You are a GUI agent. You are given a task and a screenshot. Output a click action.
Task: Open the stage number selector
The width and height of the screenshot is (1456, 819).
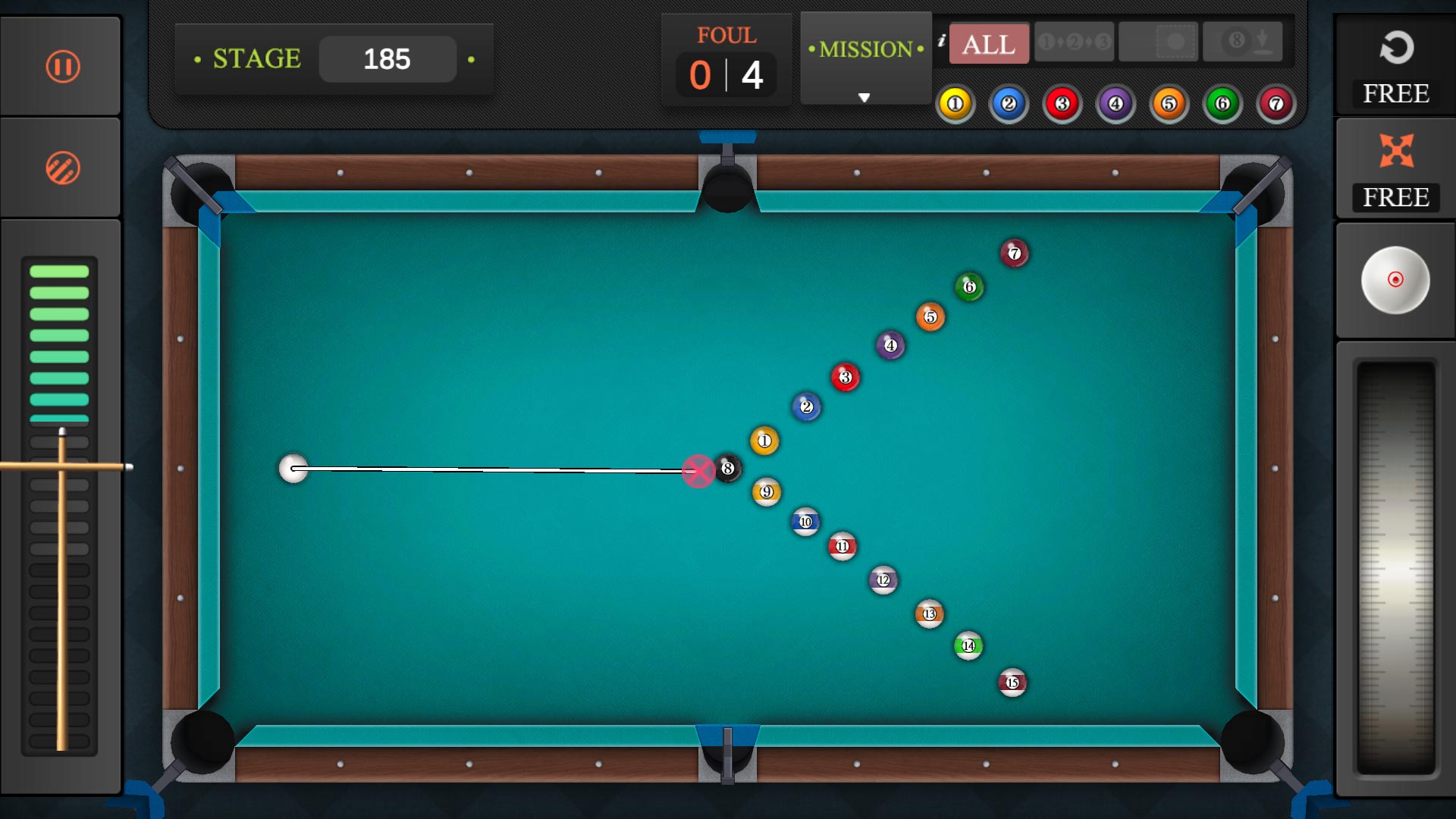point(388,58)
